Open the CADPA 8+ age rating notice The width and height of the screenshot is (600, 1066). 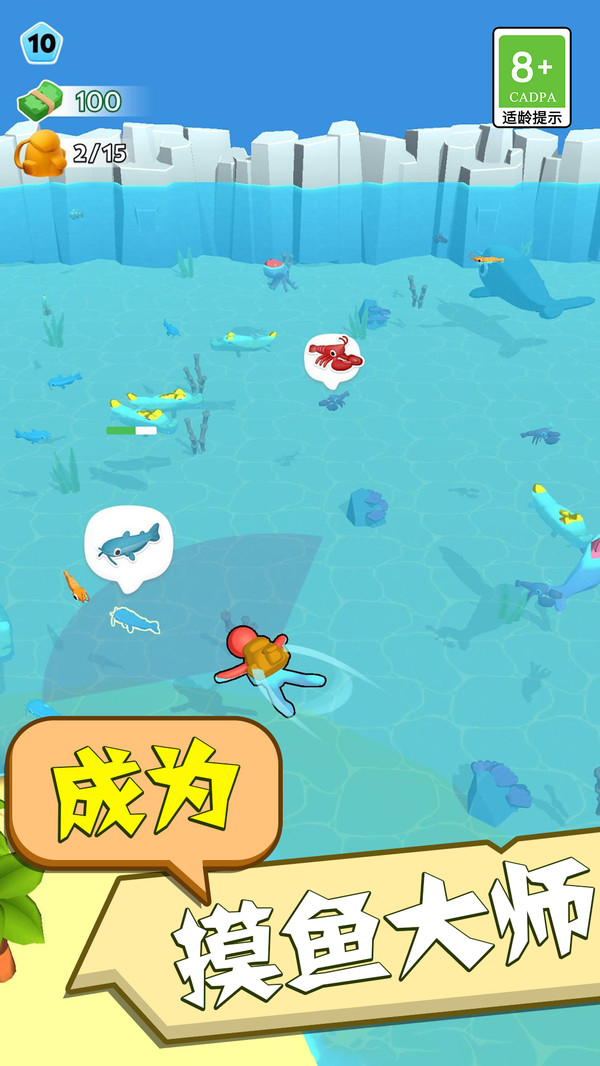(531, 77)
